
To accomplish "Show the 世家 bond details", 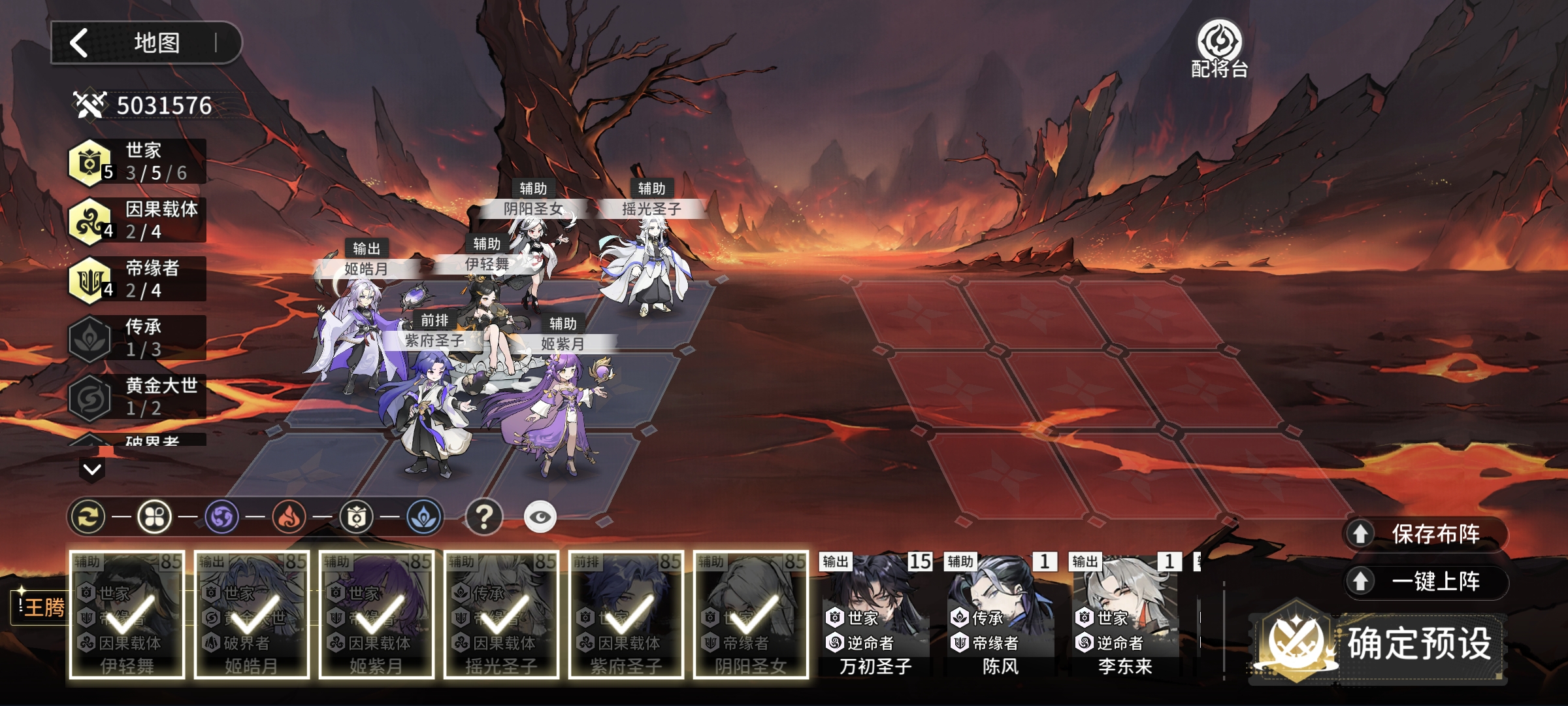I will (137, 161).
